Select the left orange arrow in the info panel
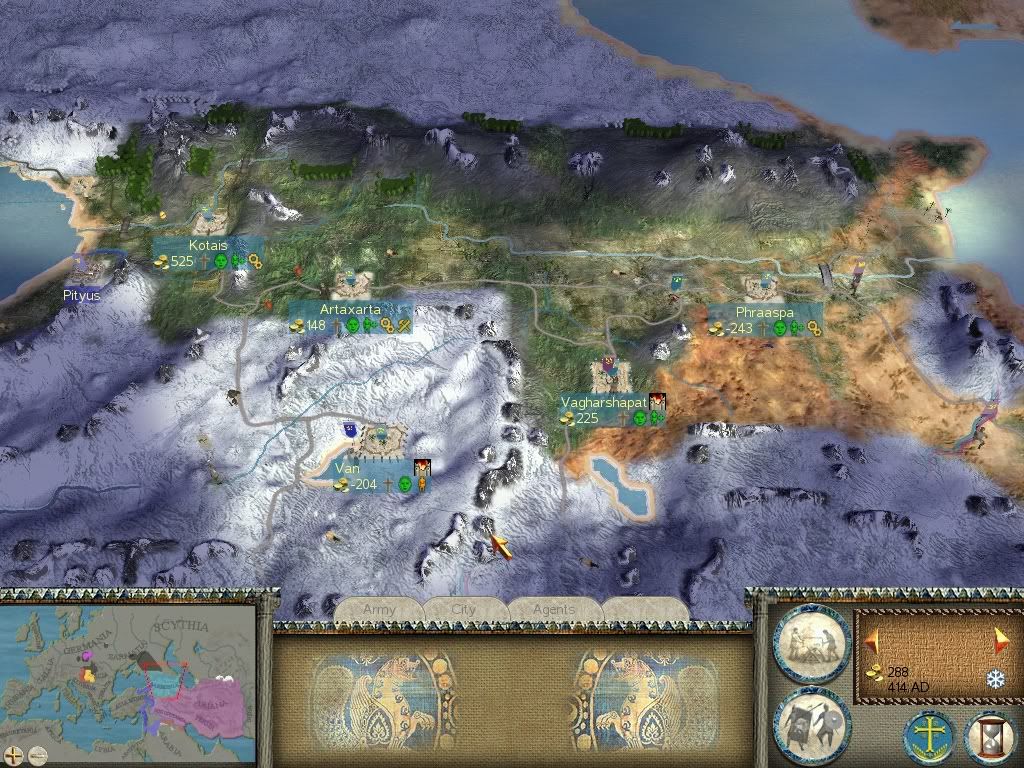 click(x=872, y=637)
